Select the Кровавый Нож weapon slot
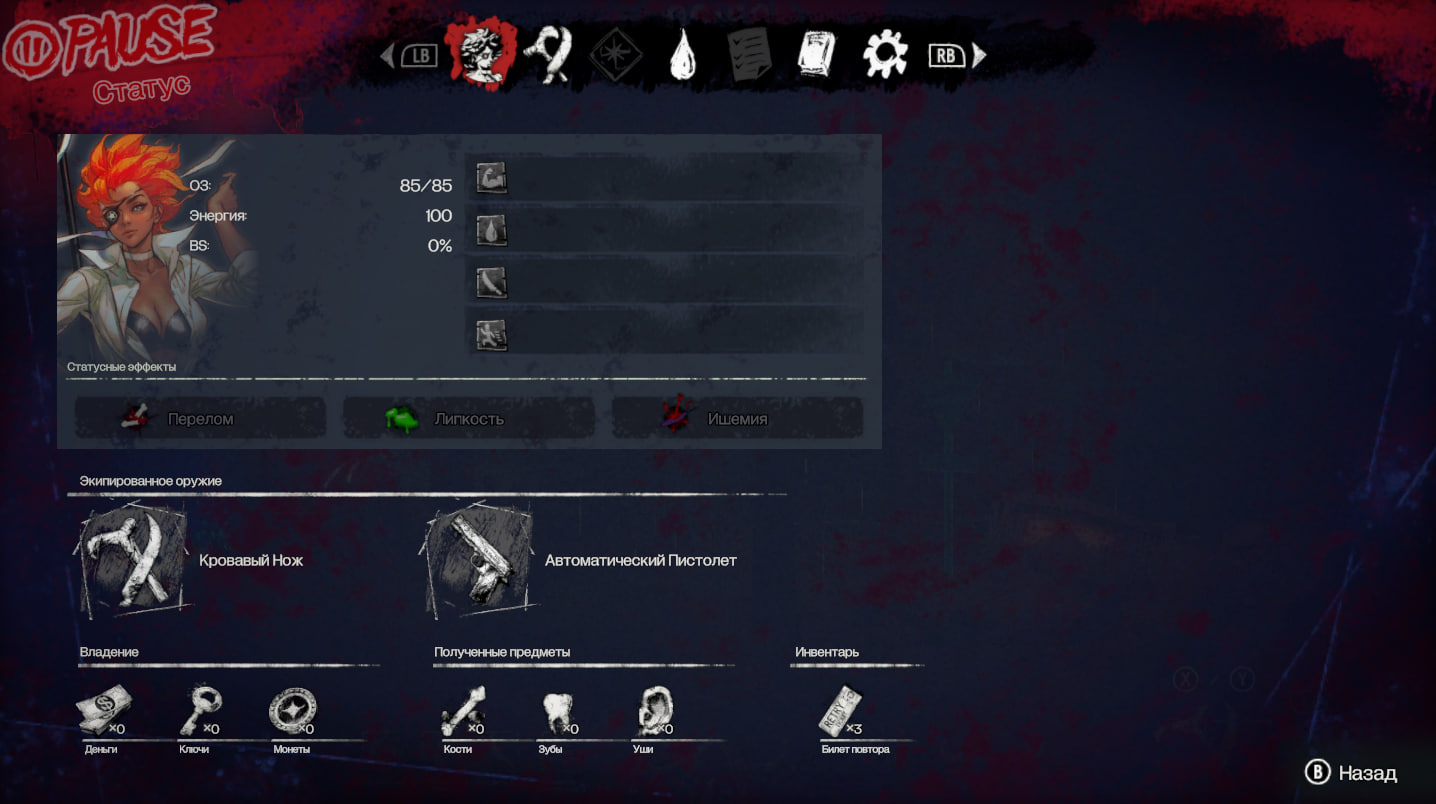 coord(134,561)
